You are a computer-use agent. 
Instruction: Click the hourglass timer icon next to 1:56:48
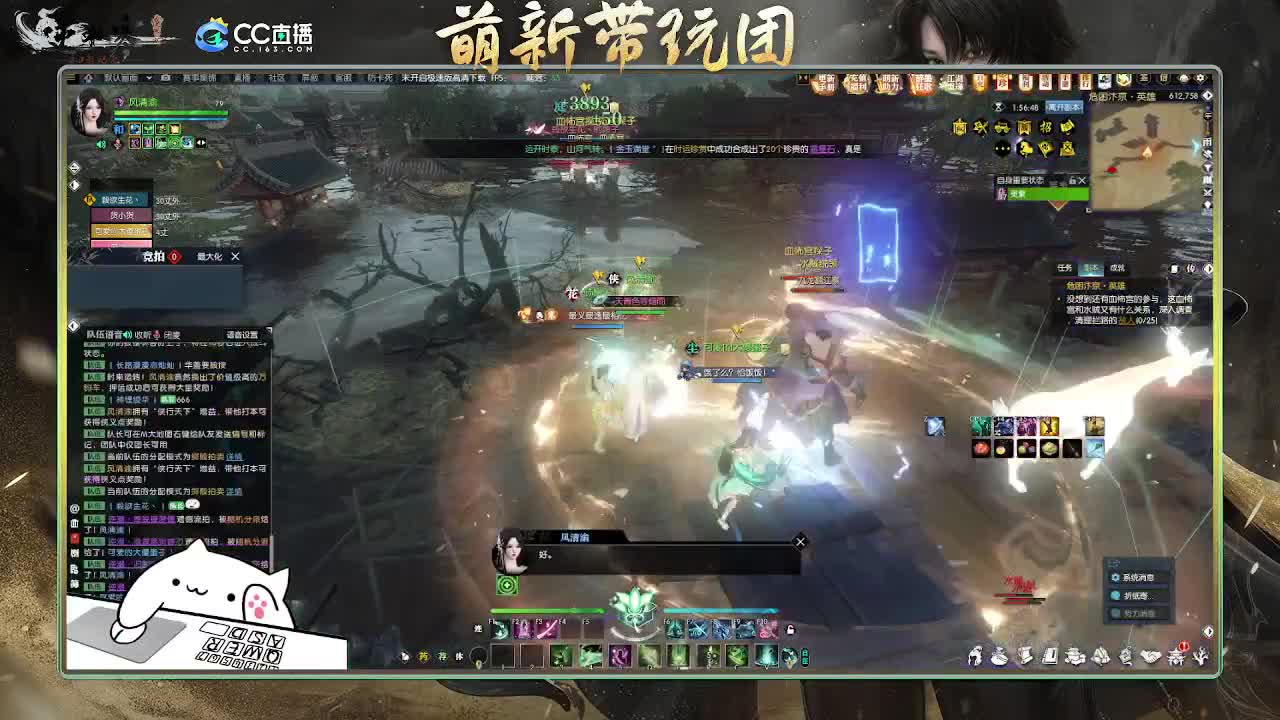click(998, 107)
